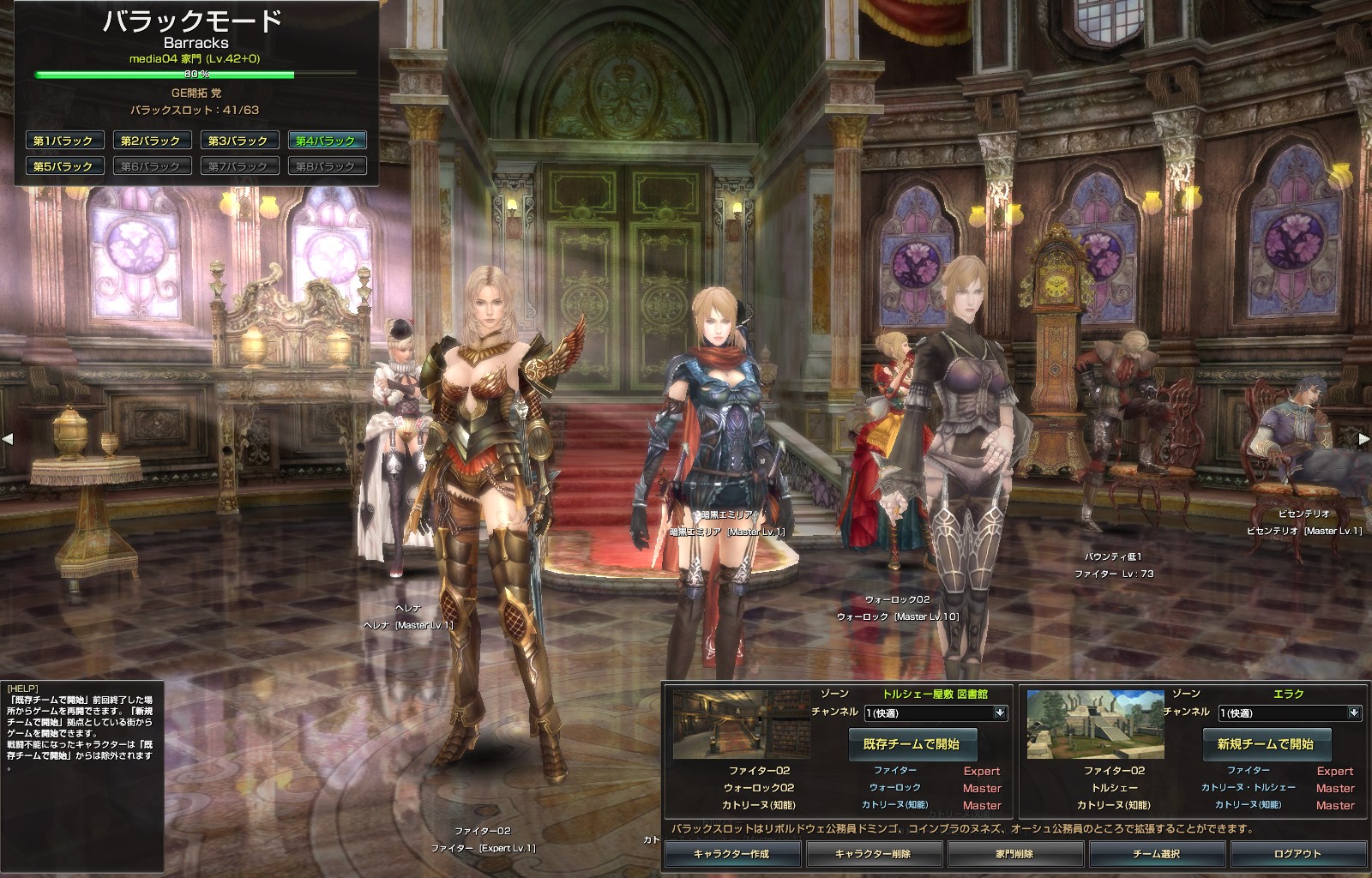The height and width of the screenshot is (878, 1372).
Task: Go to 第5バラック
Action: coord(63,166)
